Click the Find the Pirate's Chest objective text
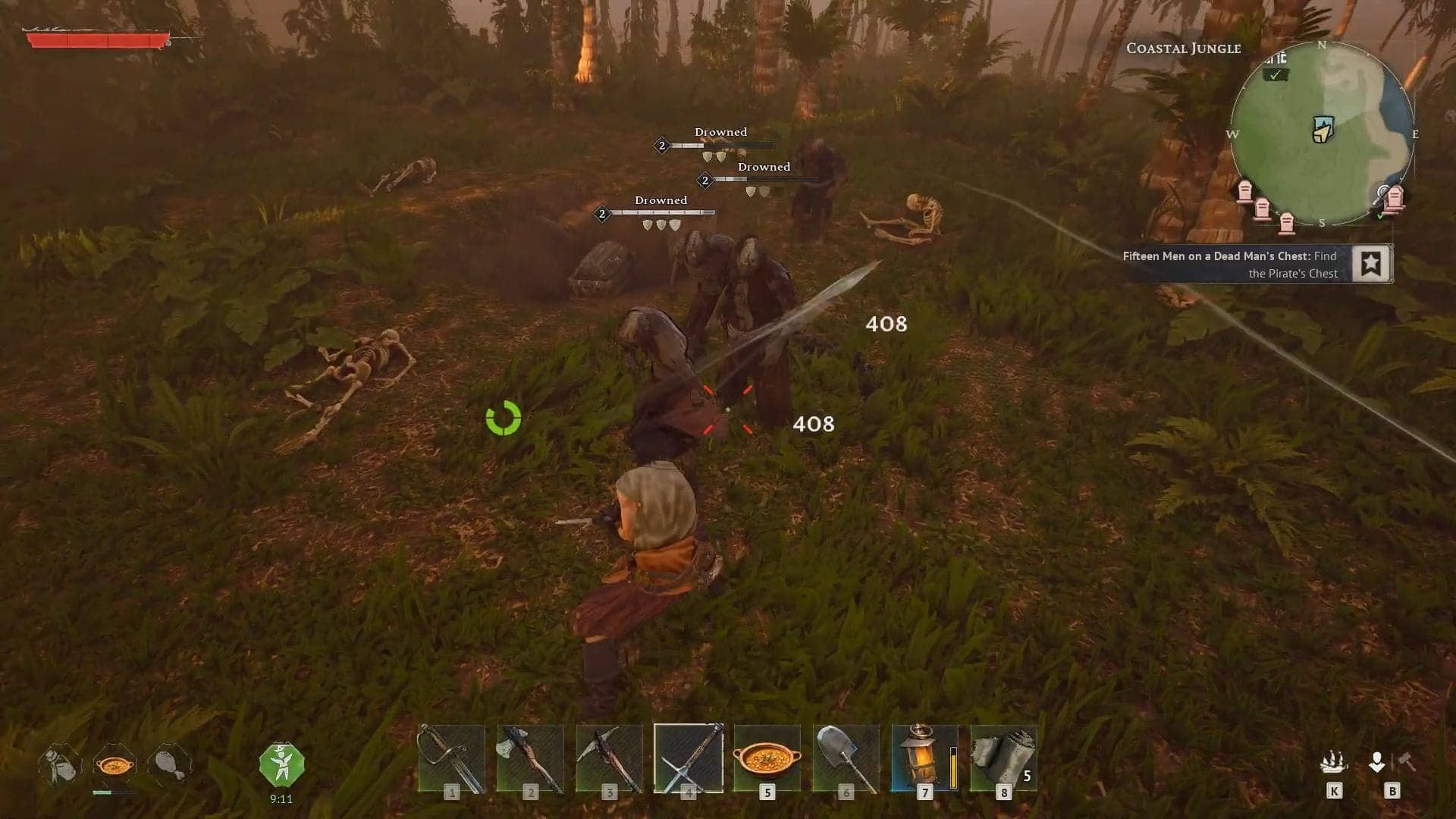 [1293, 273]
